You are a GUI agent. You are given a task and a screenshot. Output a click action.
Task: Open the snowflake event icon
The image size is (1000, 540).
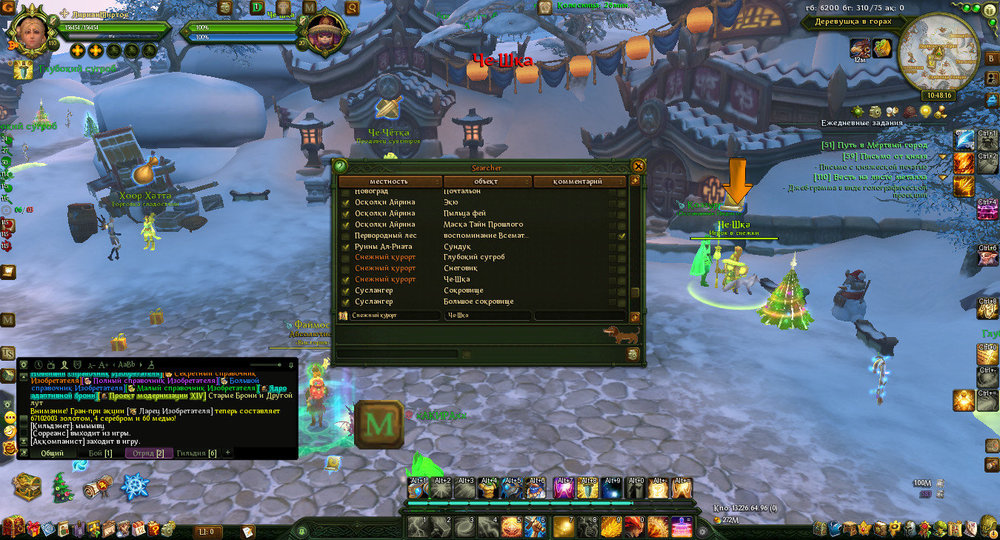[134, 488]
